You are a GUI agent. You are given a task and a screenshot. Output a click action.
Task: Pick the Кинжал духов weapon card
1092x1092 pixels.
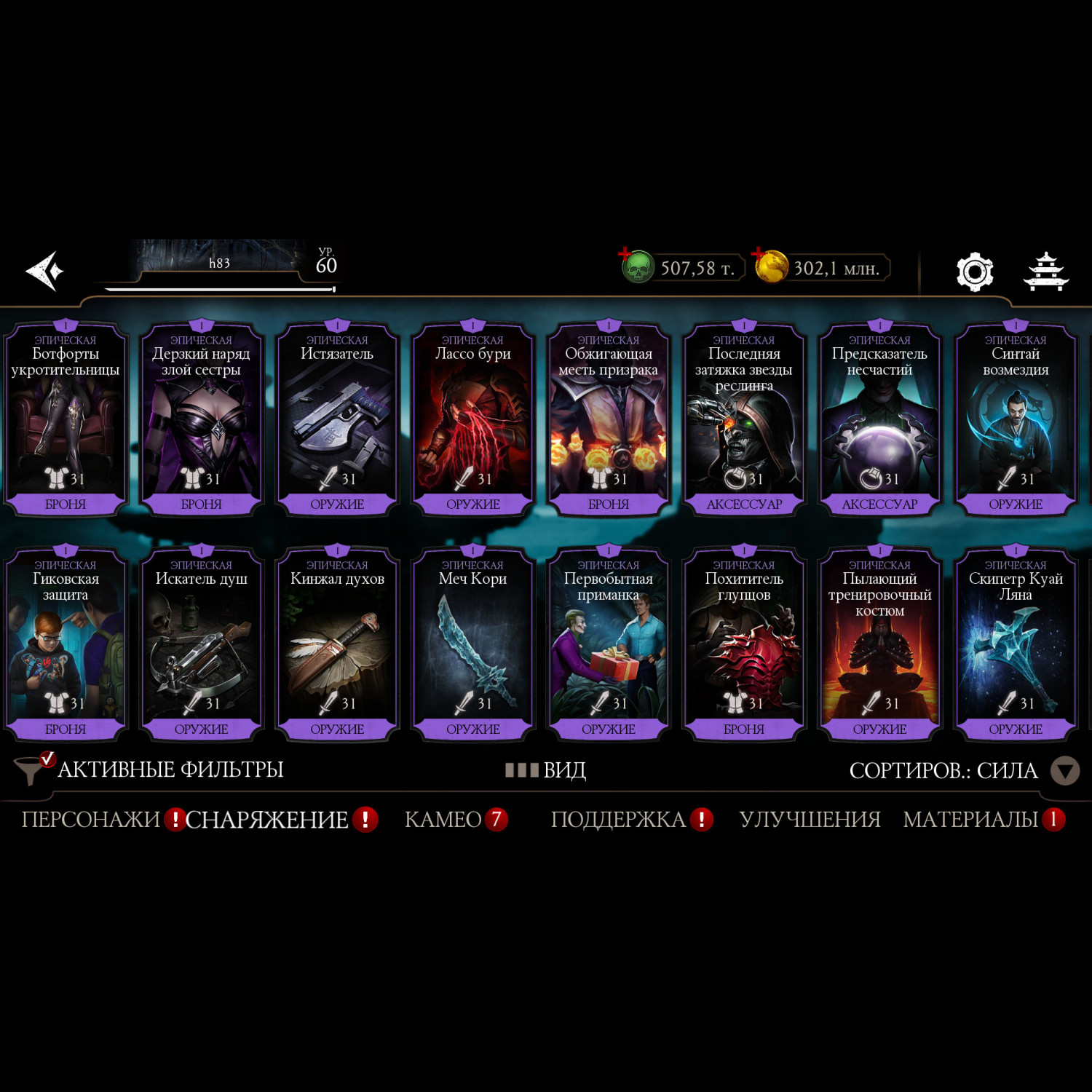pyautogui.click(x=337, y=645)
